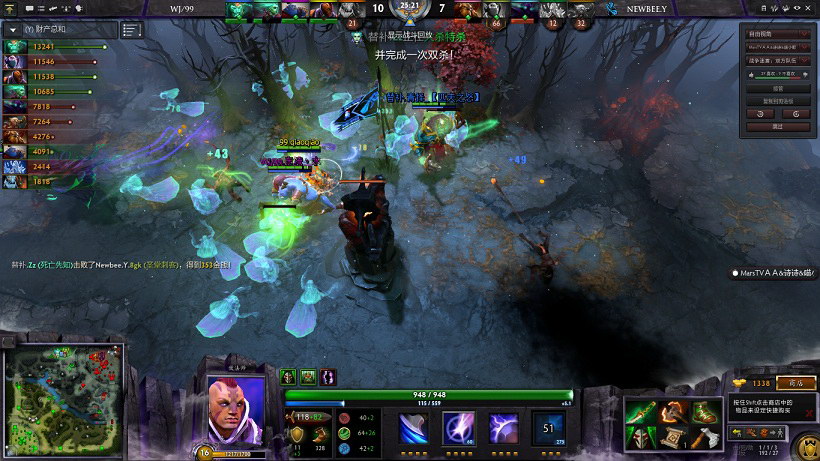The height and width of the screenshot is (461, 820).
Task: Open the shop with the 商店 button
Action: [x=796, y=383]
